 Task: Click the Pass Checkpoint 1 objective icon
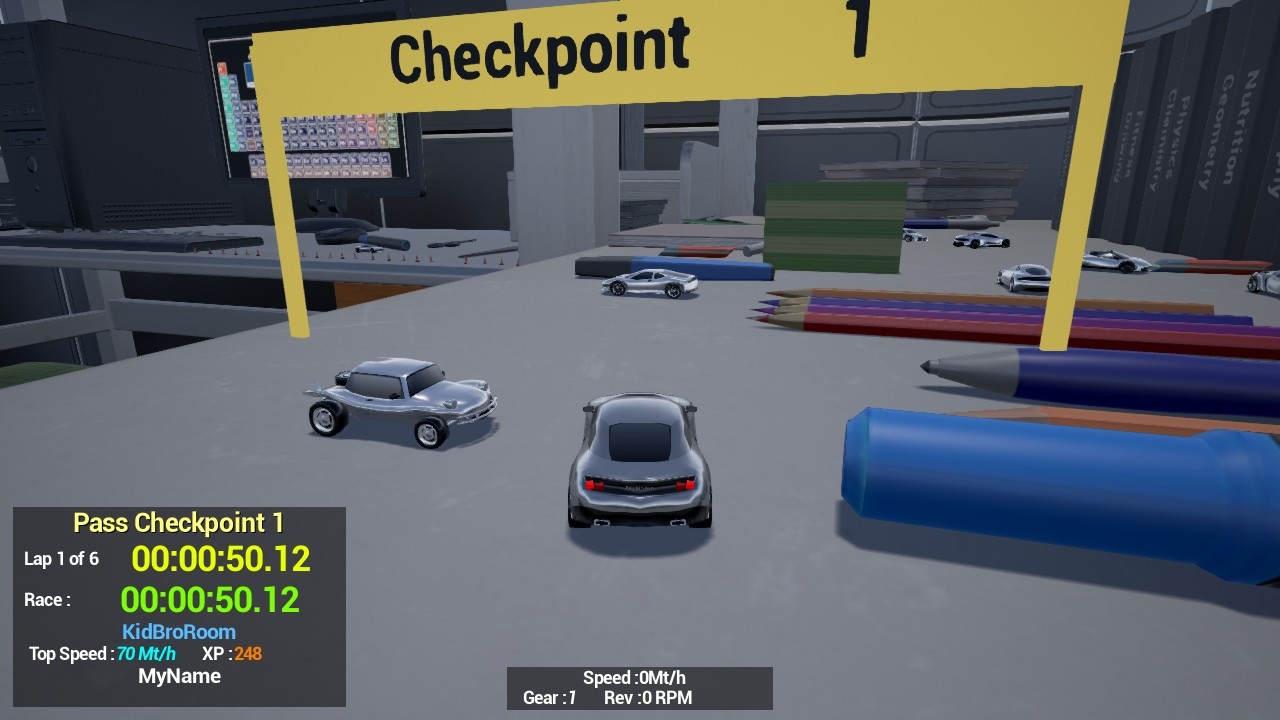[x=180, y=522]
